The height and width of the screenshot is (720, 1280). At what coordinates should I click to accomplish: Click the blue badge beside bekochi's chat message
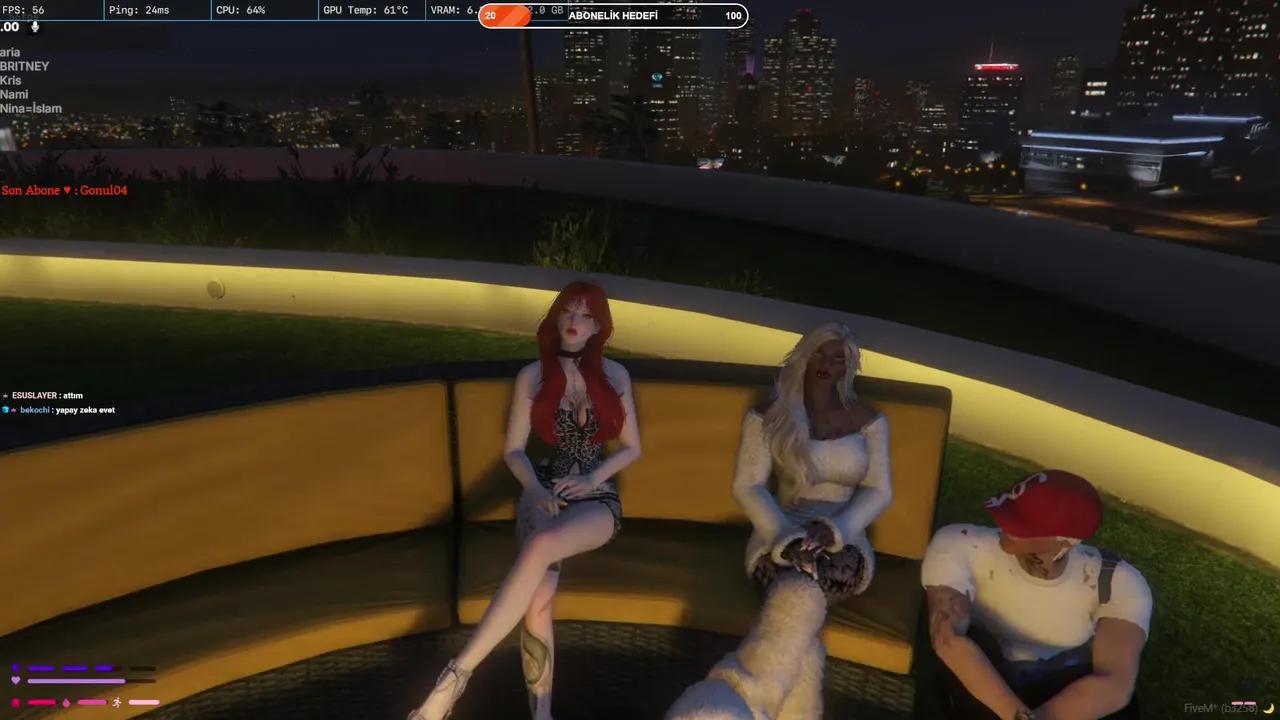pos(5,410)
